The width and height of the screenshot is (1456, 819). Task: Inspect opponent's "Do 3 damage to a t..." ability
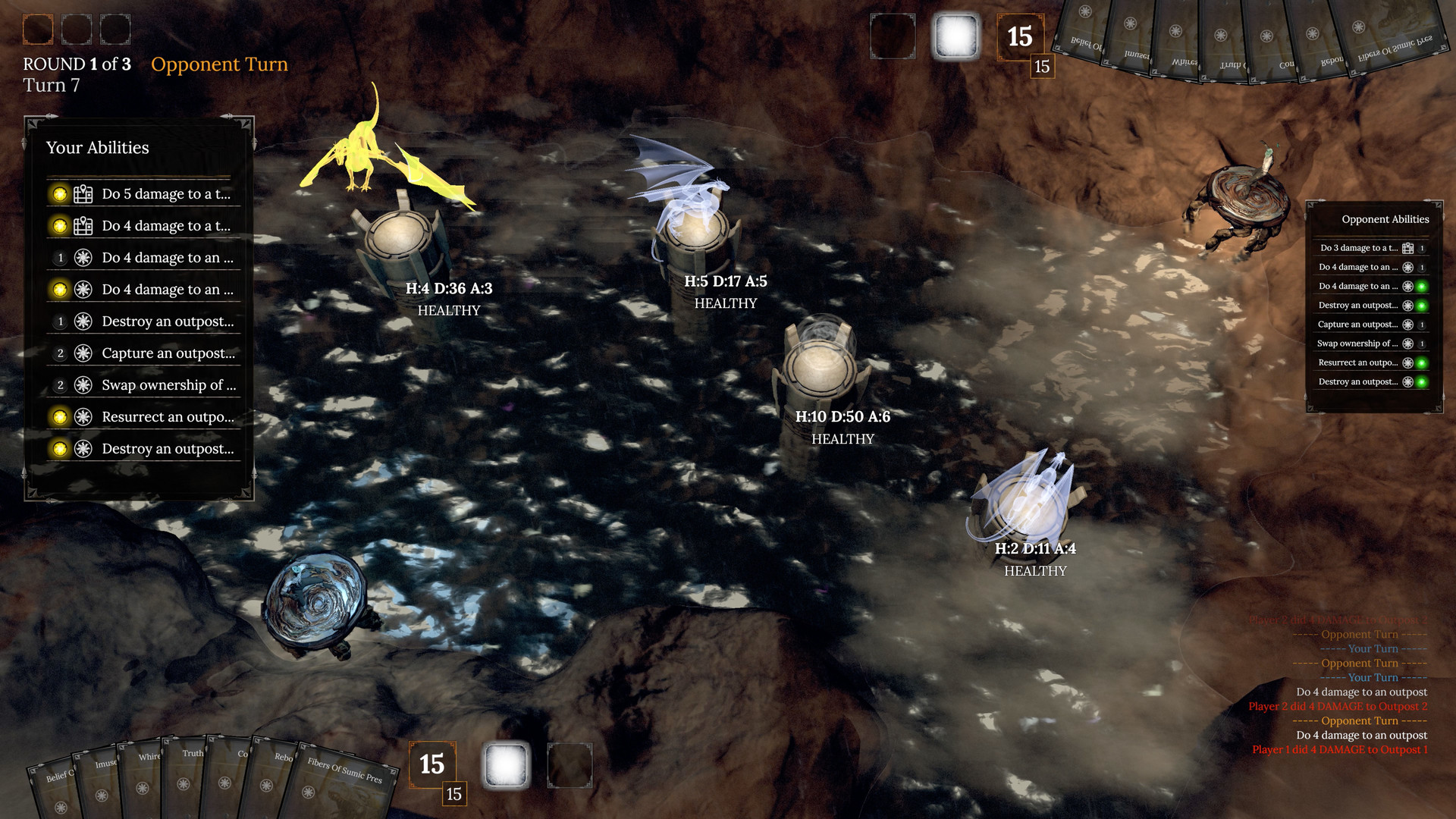tap(1359, 248)
